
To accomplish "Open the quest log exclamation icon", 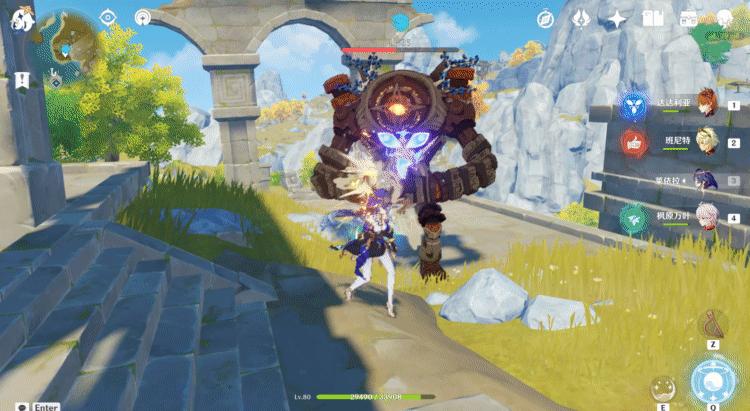I will click(x=21, y=80).
